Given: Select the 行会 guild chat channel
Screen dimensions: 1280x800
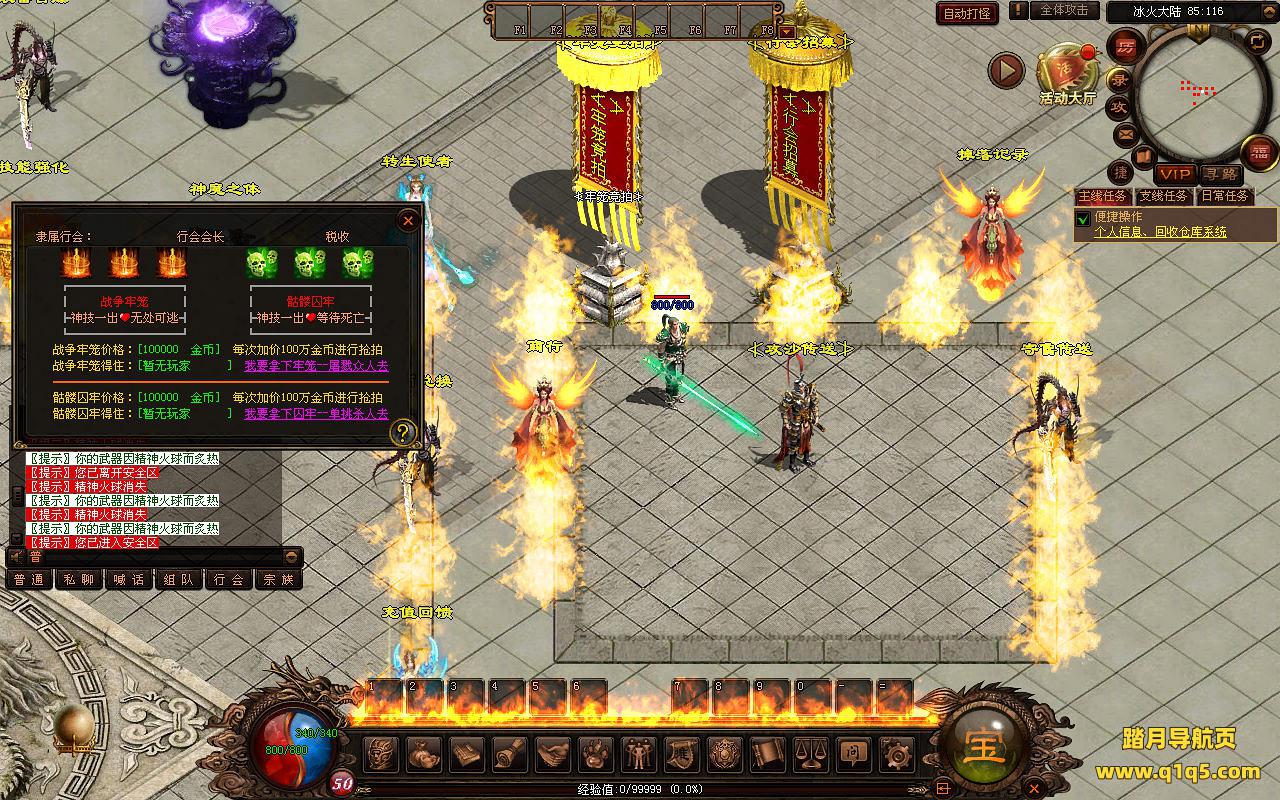Looking at the screenshot, I should [x=229, y=579].
